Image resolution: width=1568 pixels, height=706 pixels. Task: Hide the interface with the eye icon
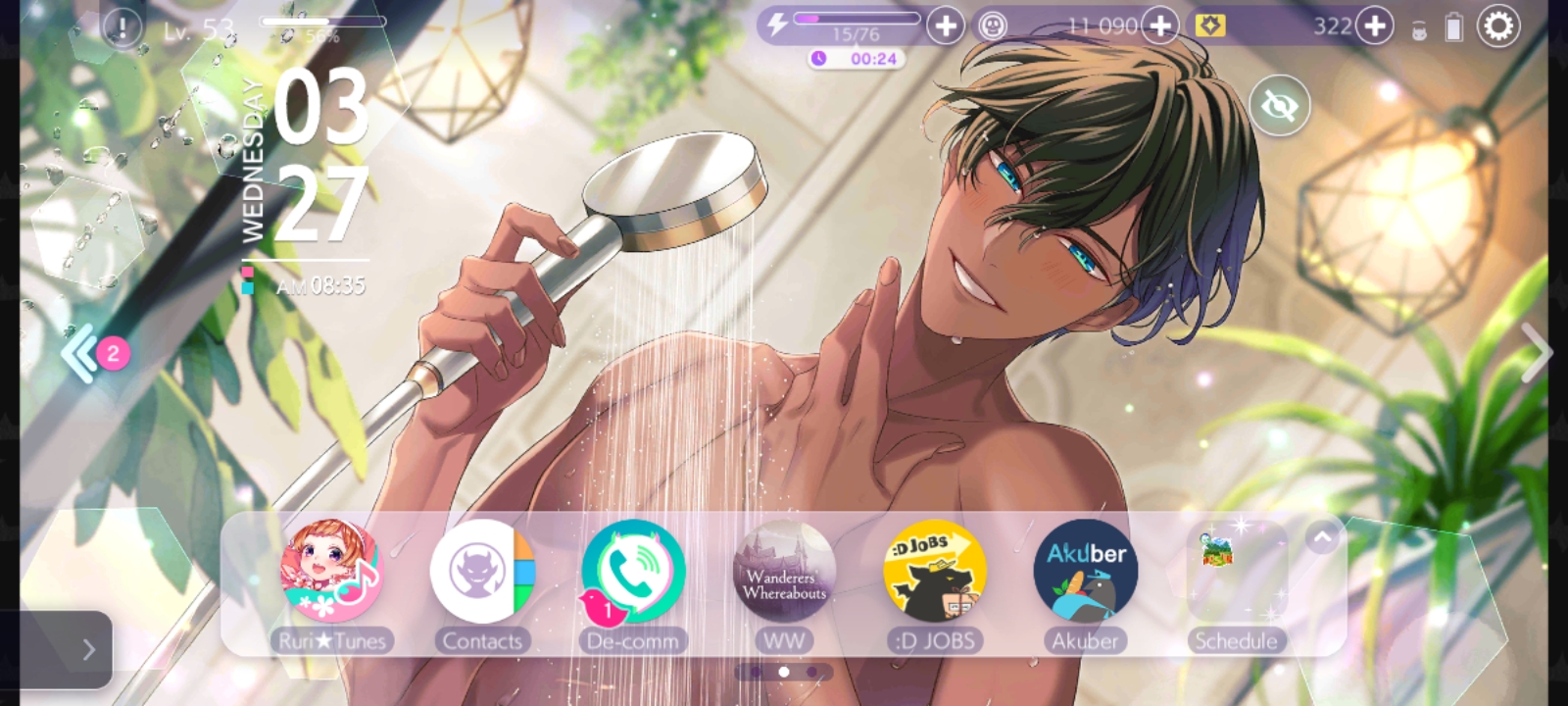pyautogui.click(x=1279, y=105)
